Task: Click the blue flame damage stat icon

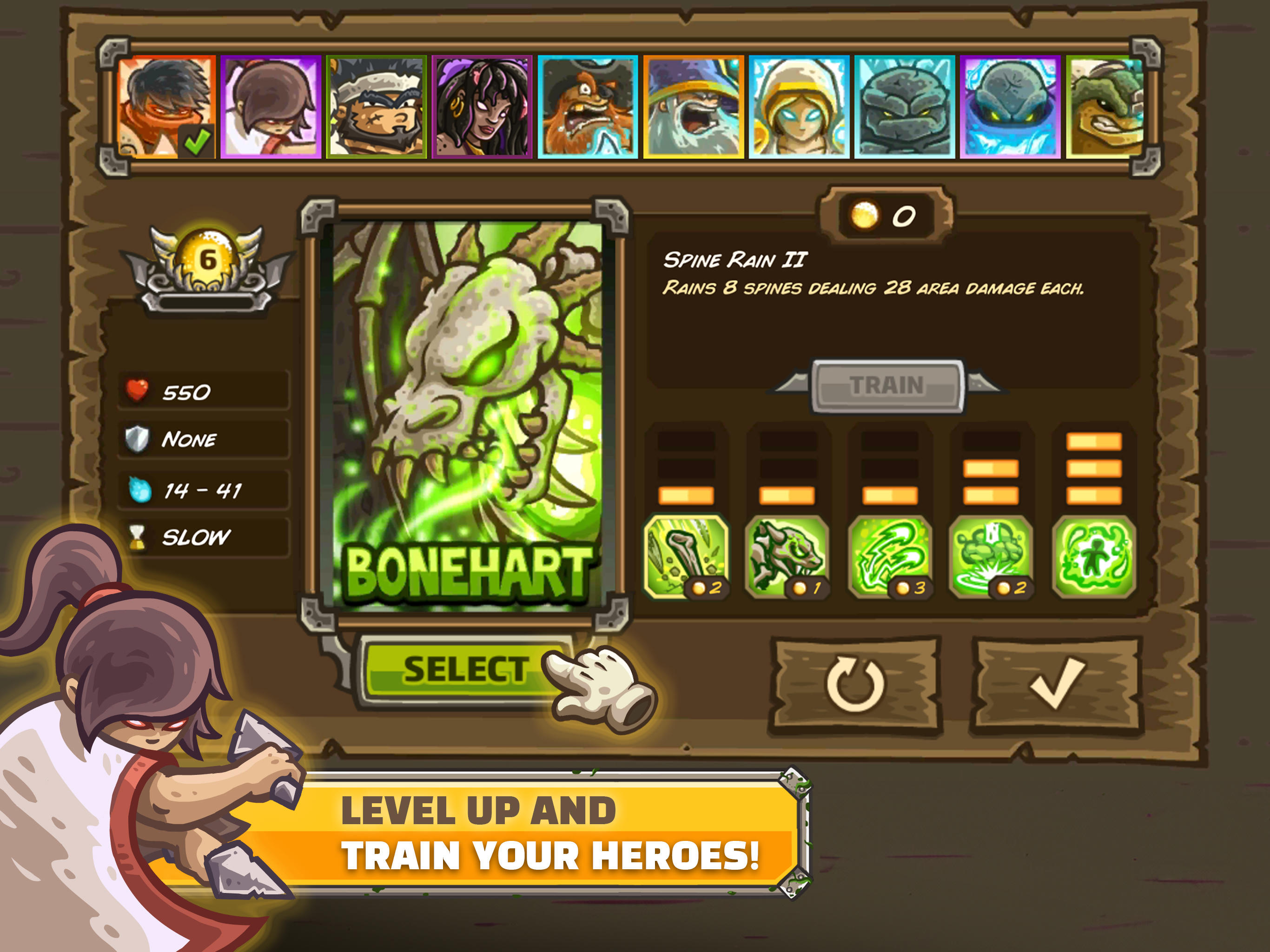Action: point(139,489)
